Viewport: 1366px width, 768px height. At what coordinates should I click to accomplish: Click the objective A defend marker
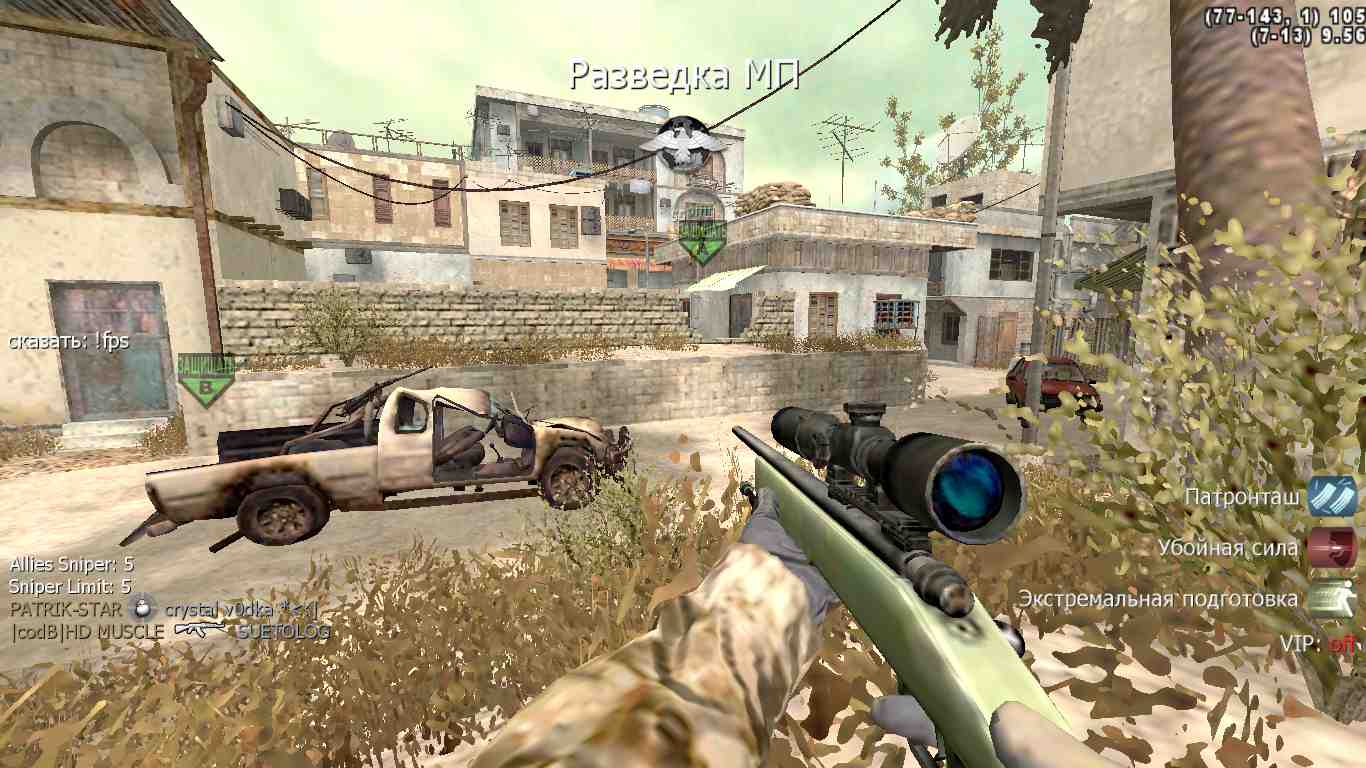702,240
